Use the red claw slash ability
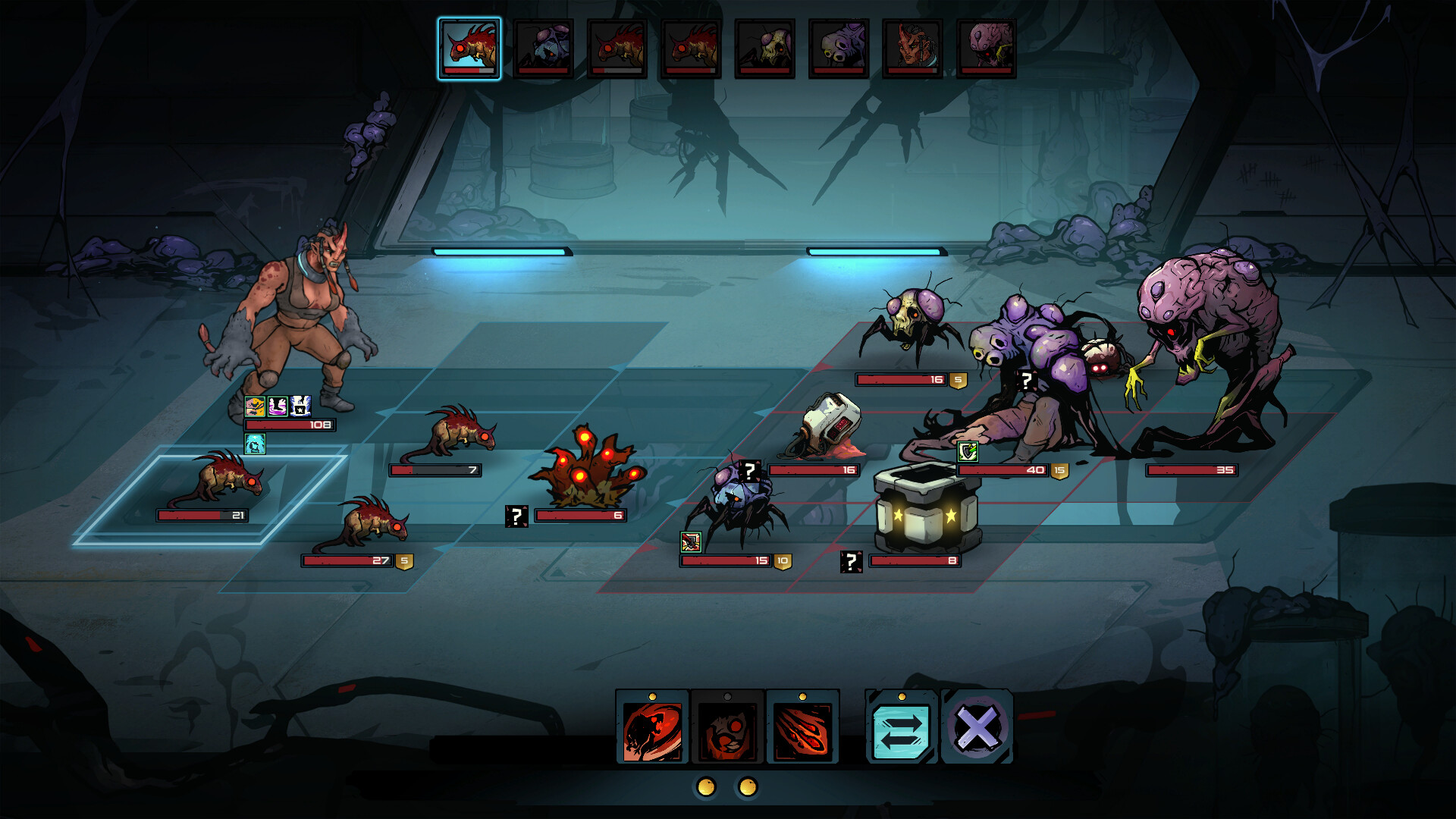This screenshot has height=819, width=1456. point(802,729)
